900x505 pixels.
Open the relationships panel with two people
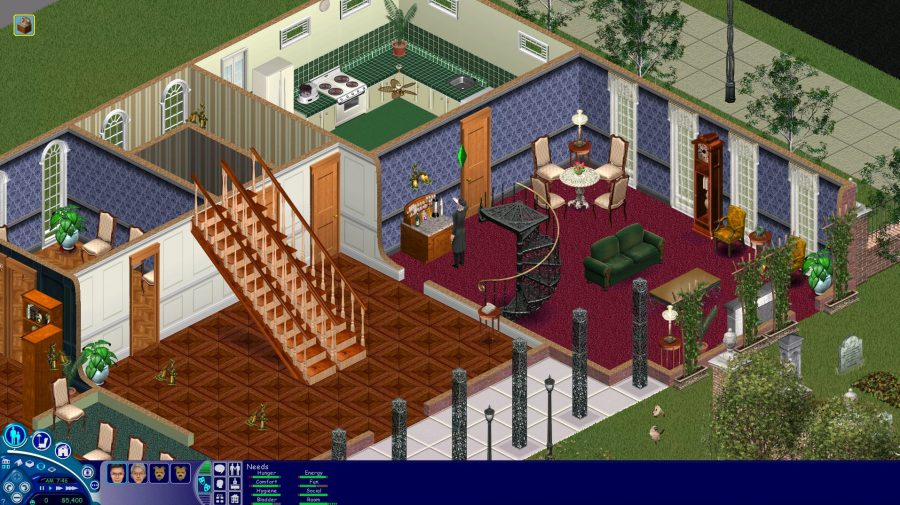click(x=235, y=468)
